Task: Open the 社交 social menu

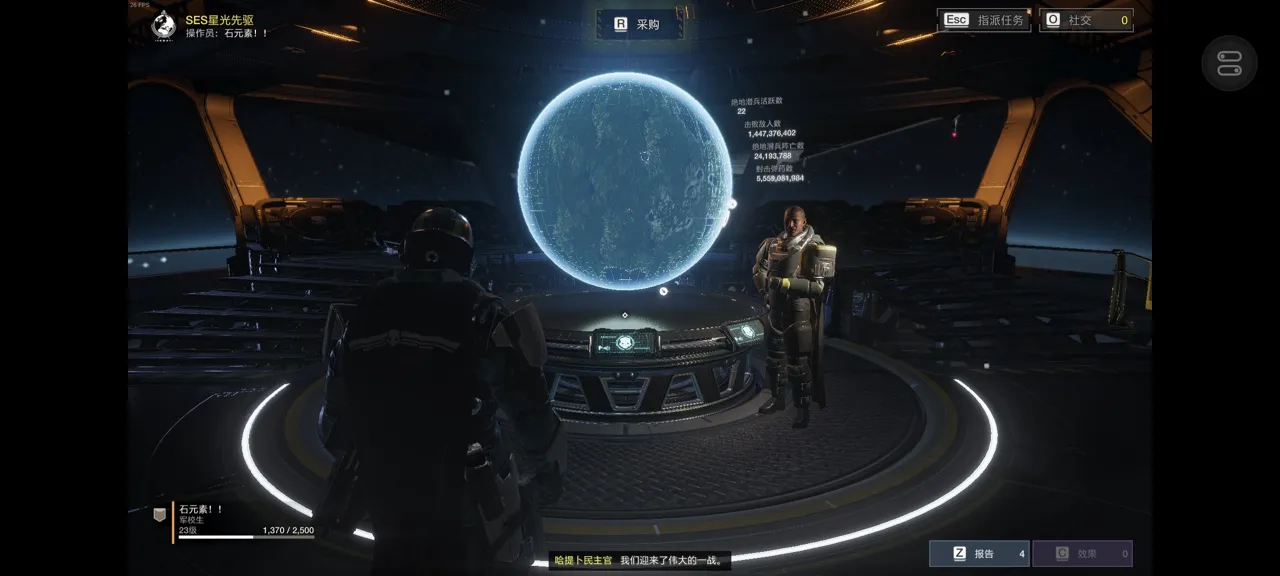Action: (x=1085, y=20)
